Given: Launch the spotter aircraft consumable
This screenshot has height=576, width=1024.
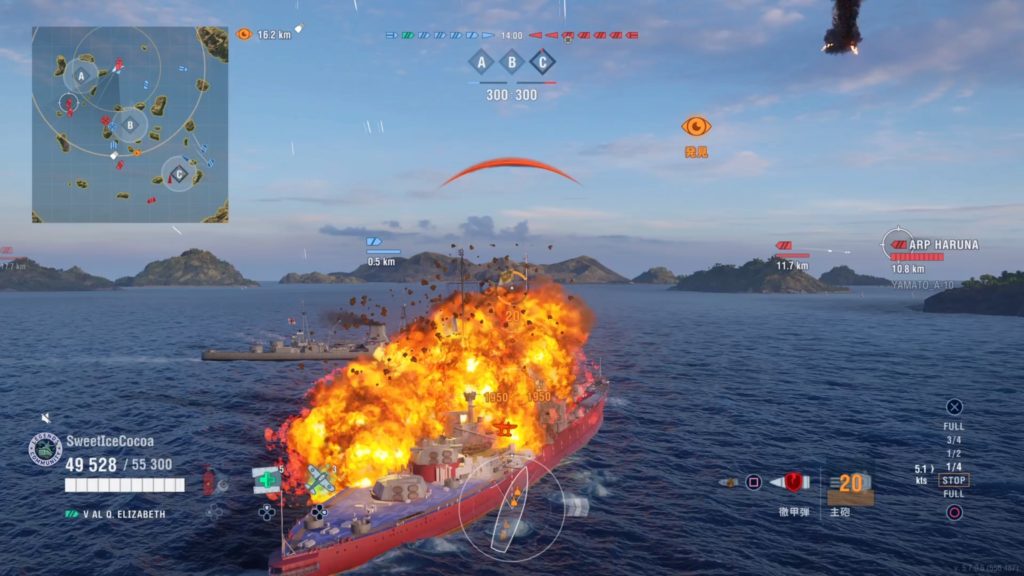Looking at the screenshot, I should click(319, 480).
